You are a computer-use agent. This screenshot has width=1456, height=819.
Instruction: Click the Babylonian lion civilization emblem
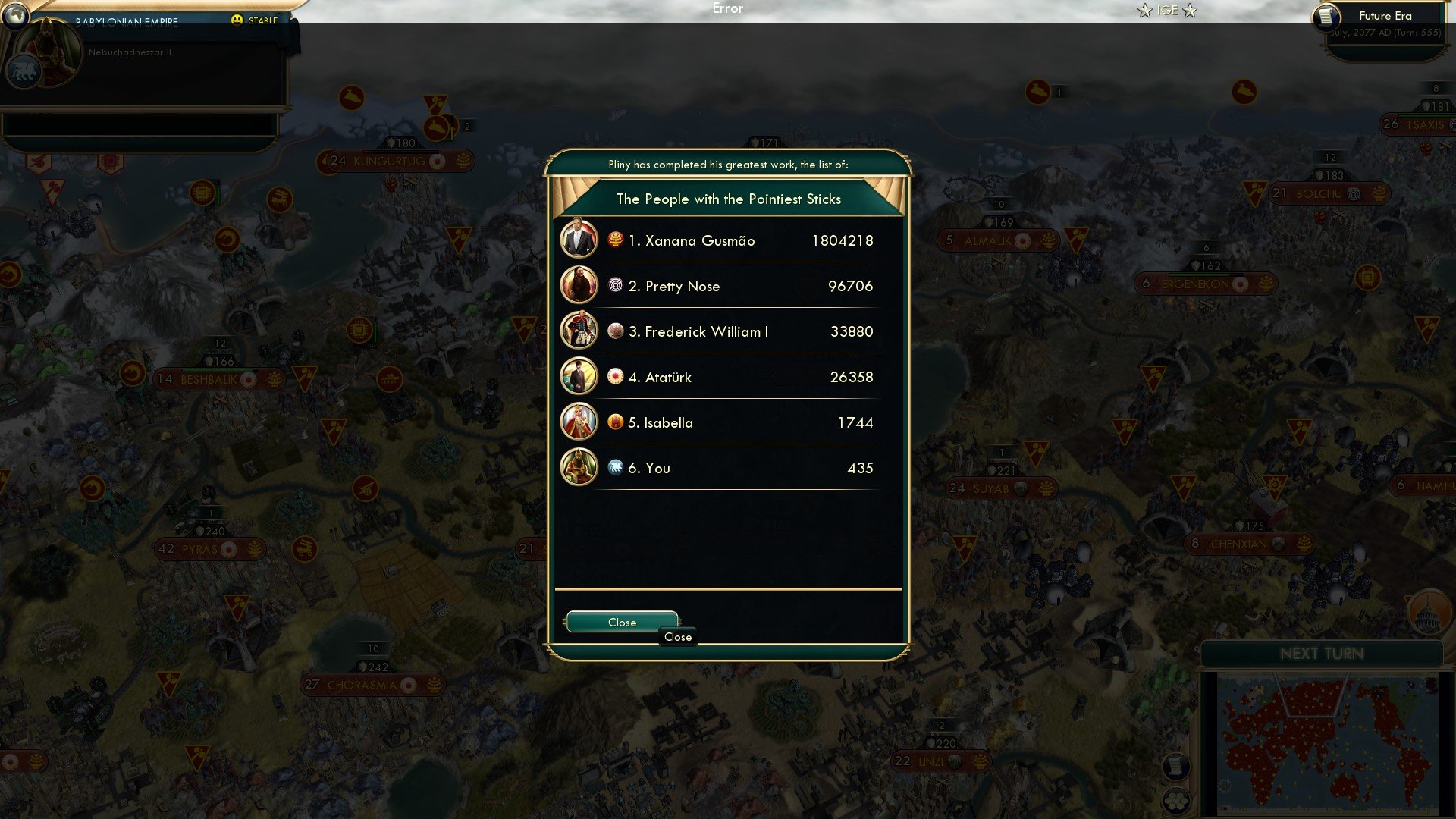24,72
